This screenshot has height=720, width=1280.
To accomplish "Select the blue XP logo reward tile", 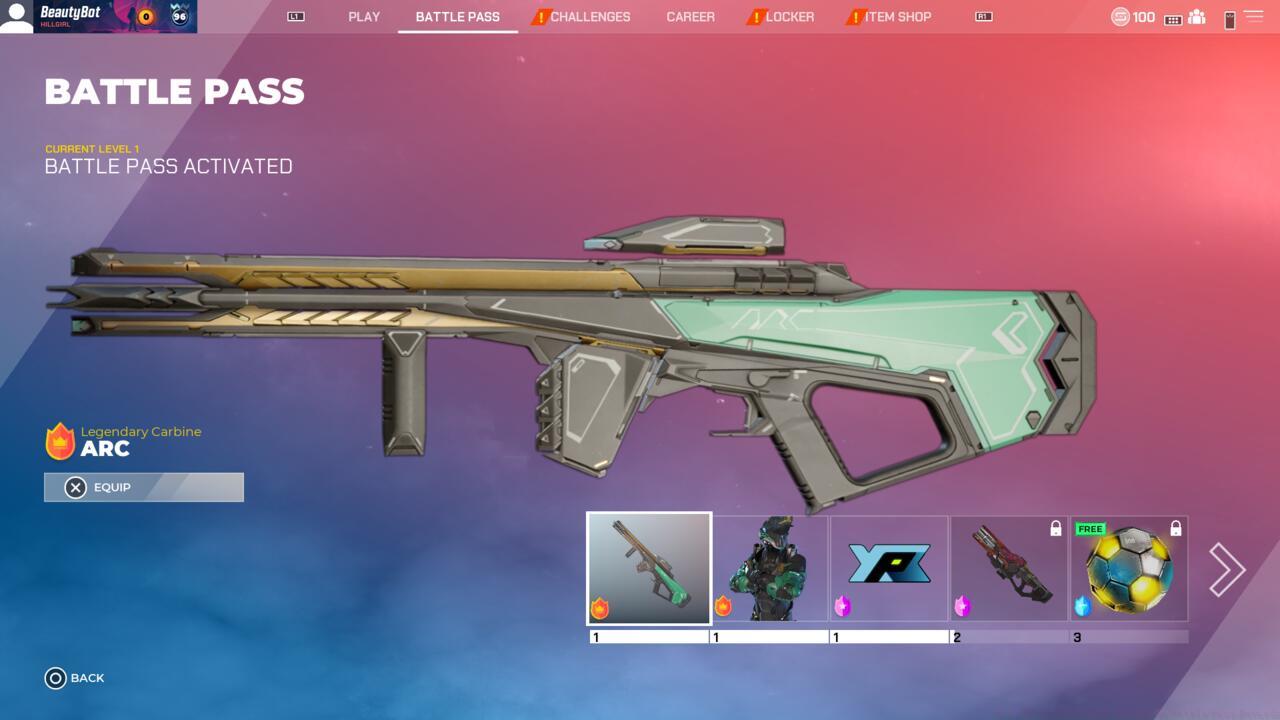I will 889,568.
